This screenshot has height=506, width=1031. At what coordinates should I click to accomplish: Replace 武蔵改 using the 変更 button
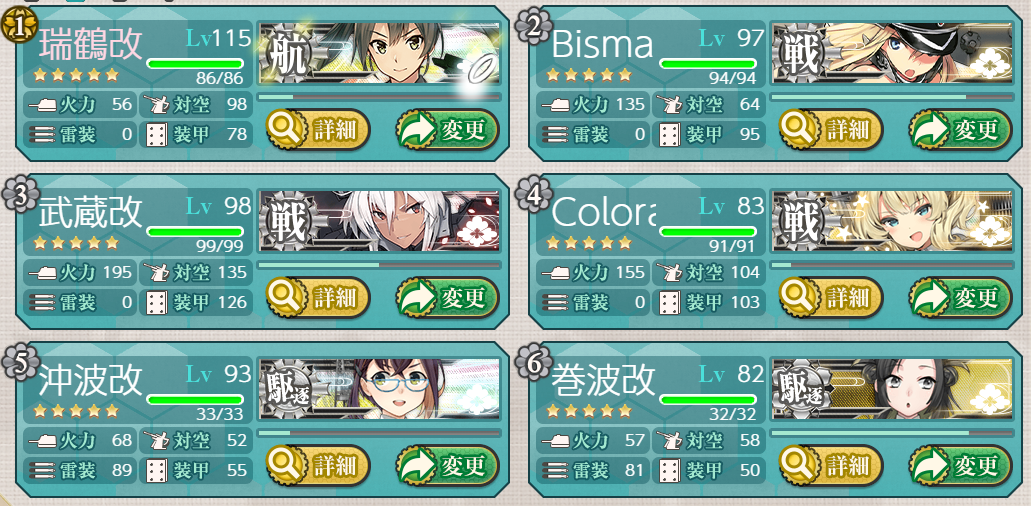(447, 298)
